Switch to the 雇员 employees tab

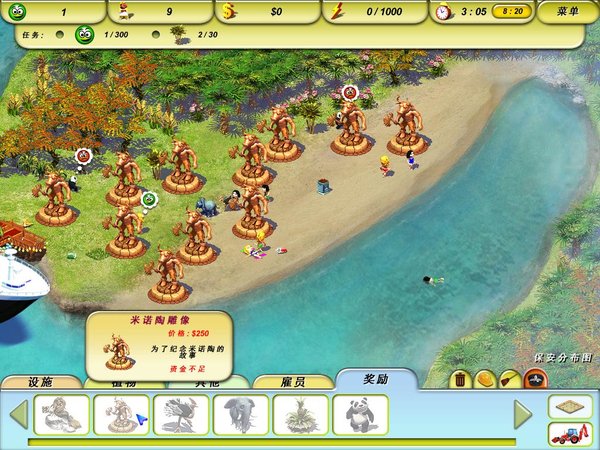coord(293,381)
